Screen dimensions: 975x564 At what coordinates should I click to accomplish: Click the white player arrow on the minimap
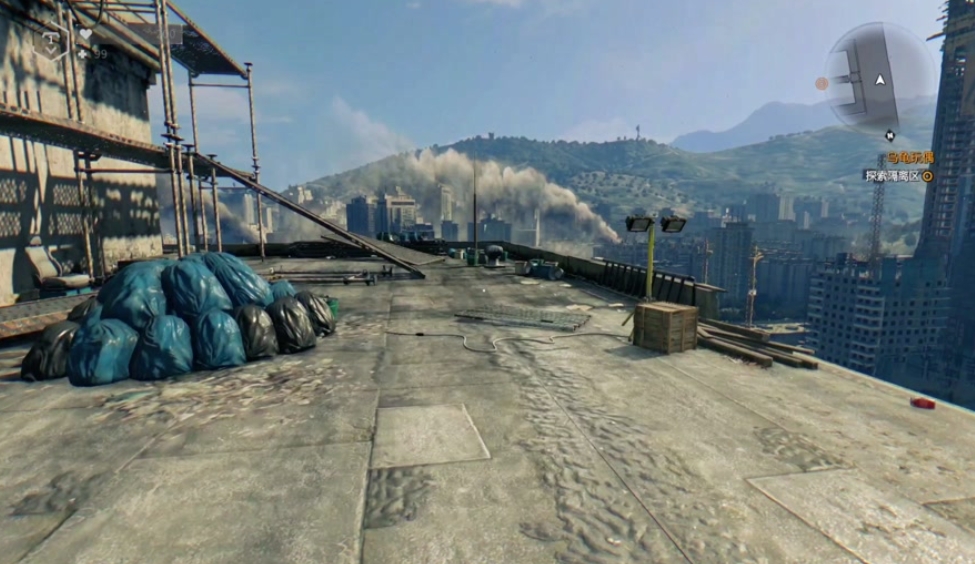(880, 79)
